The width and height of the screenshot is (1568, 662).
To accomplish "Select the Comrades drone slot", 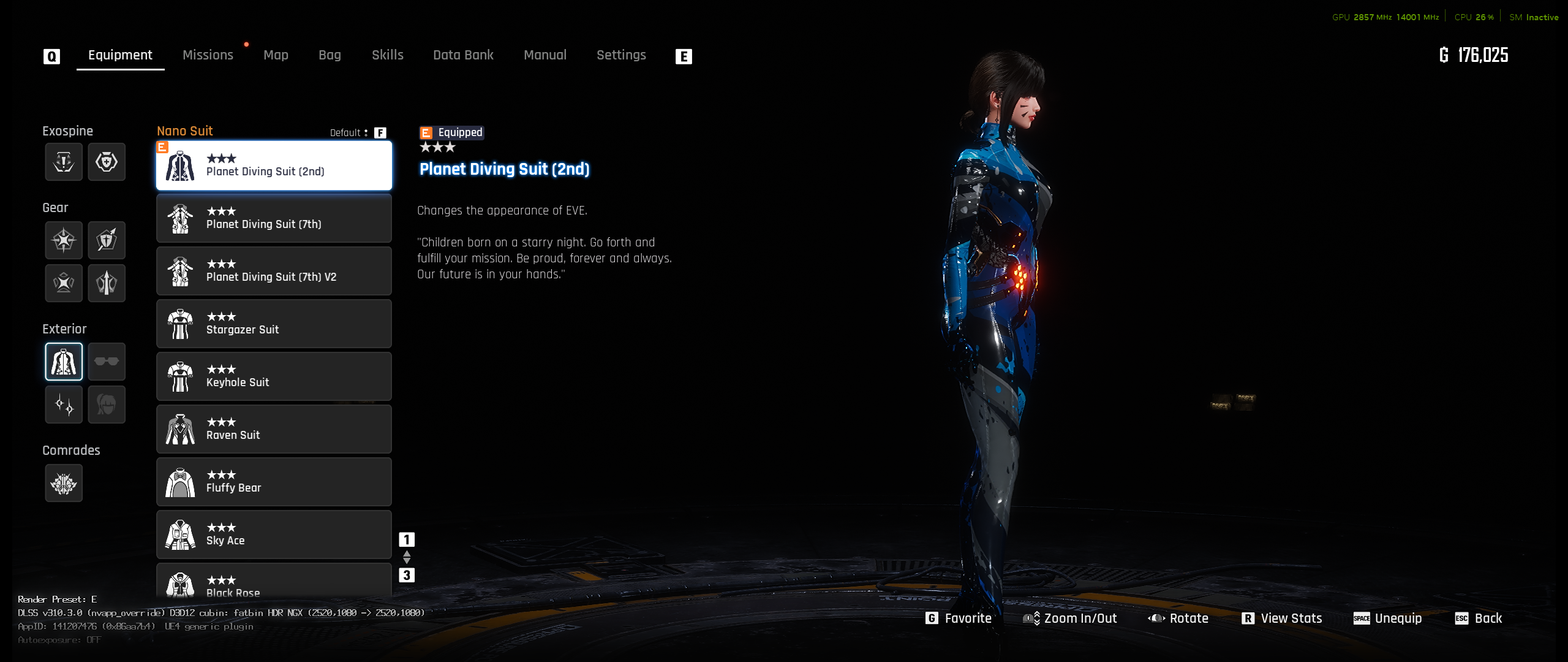I will tap(64, 484).
